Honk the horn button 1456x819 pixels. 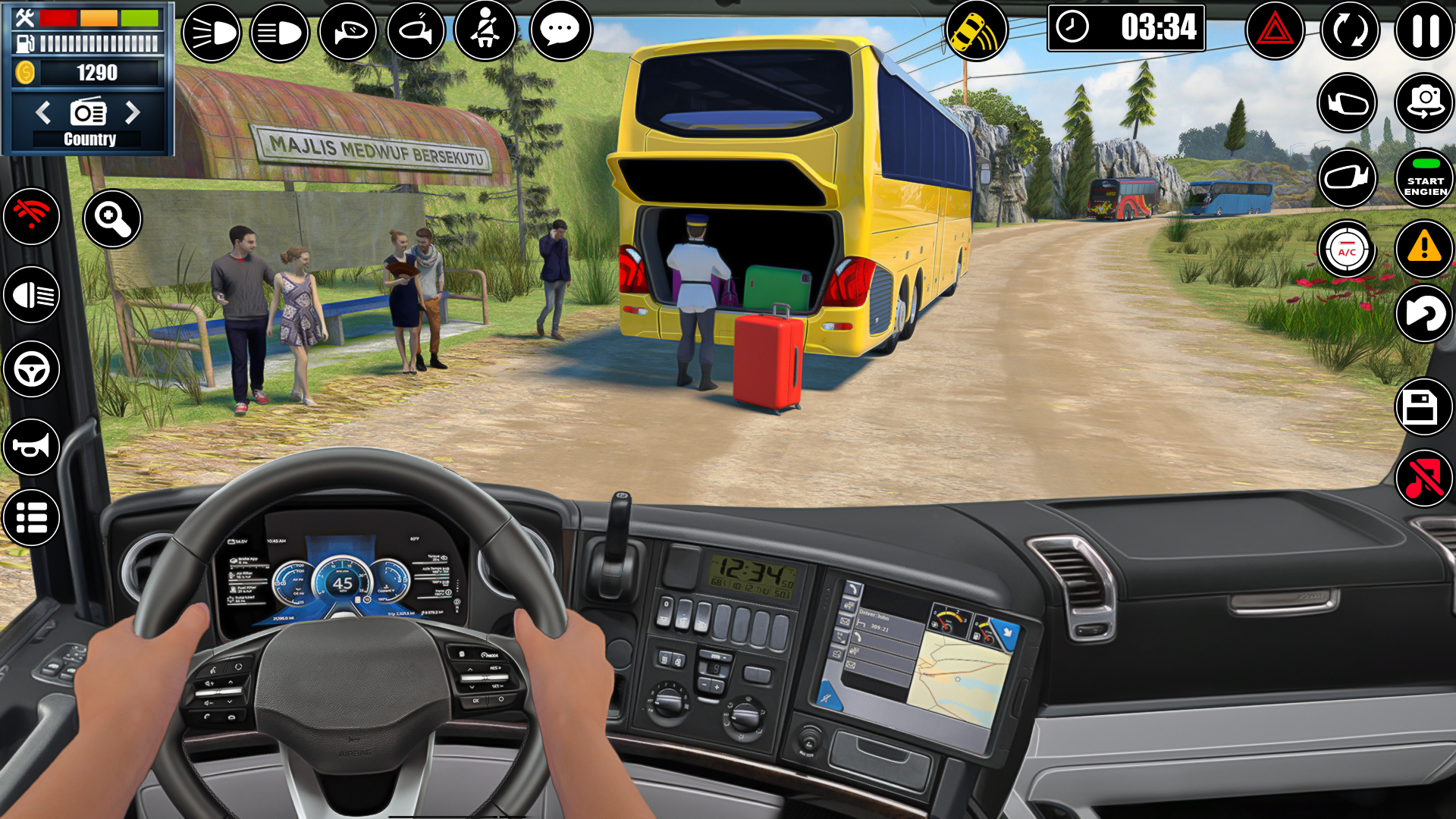pos(32,446)
